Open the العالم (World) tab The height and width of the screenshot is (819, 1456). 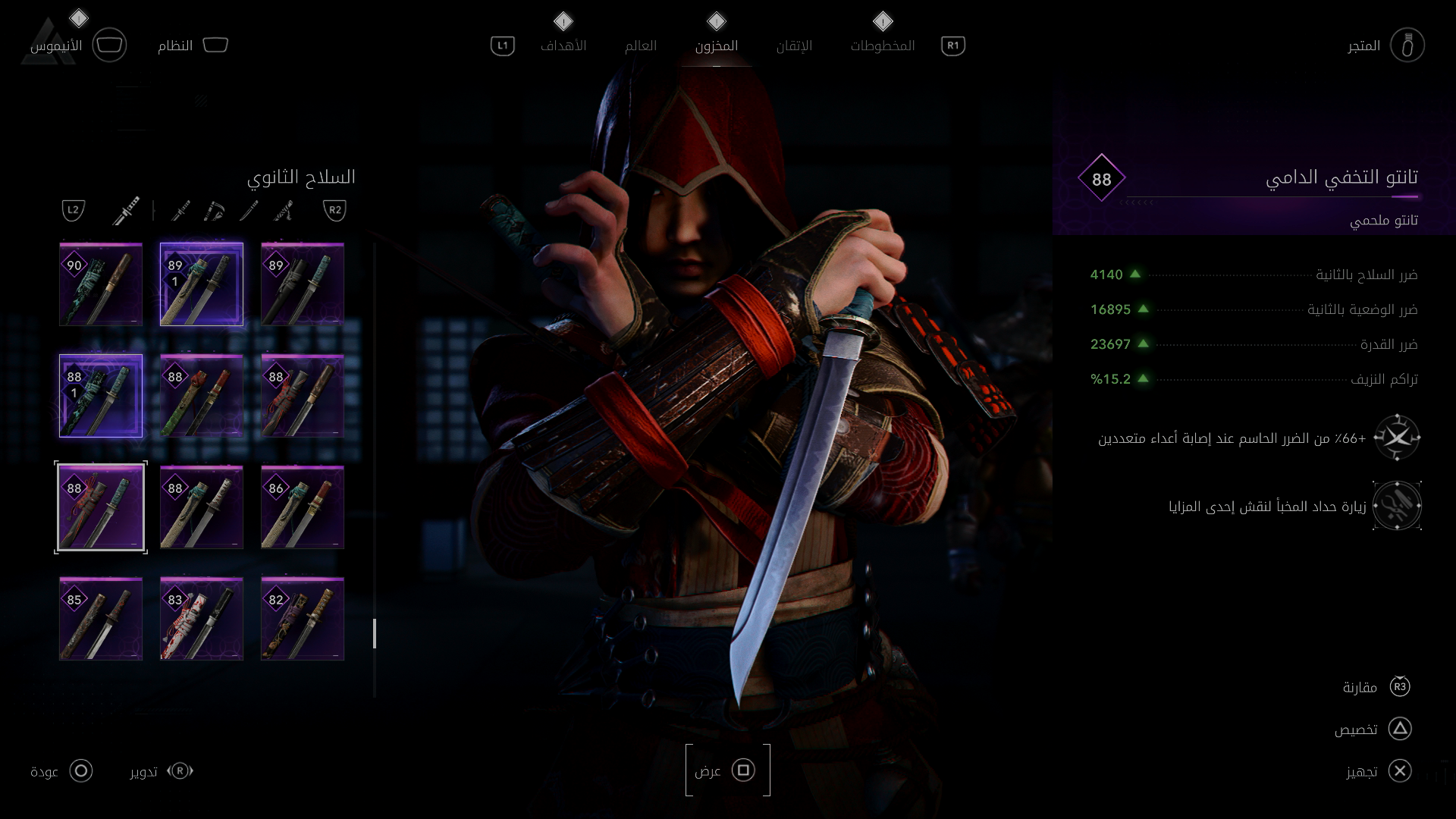pyautogui.click(x=640, y=45)
